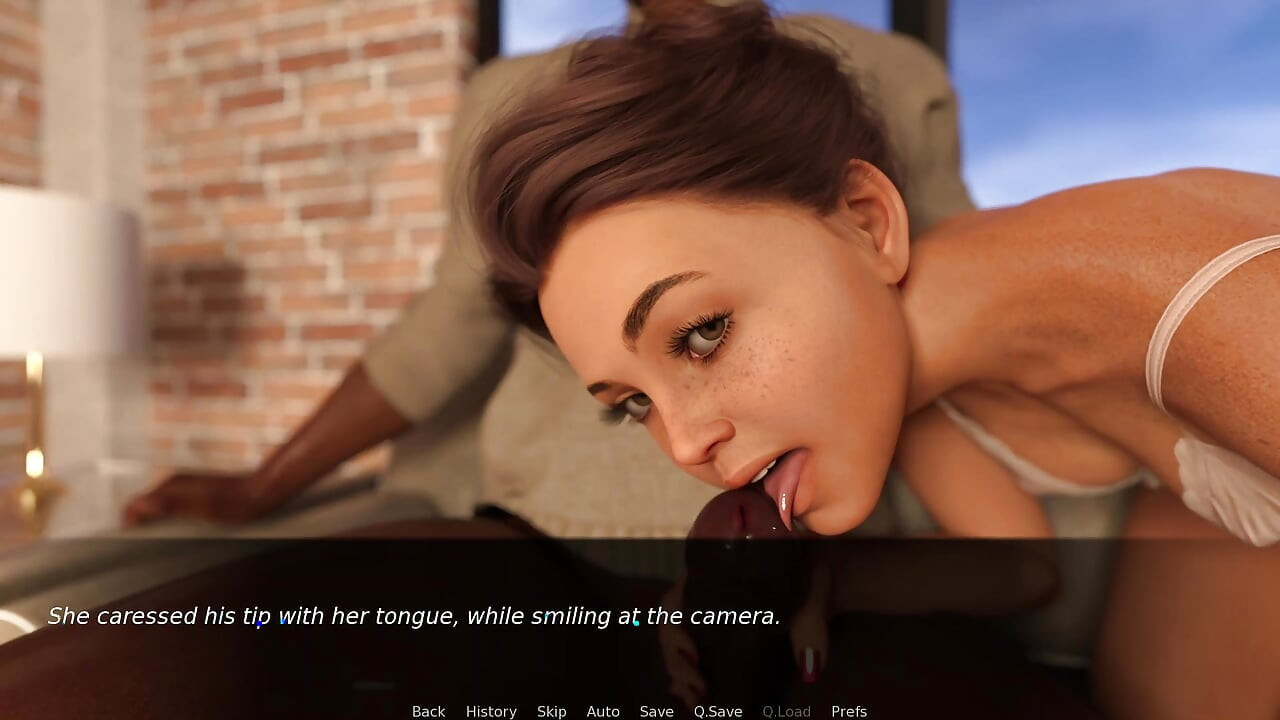Click Back to rewind to the previous line
Viewport: 1280px width, 720px height.
click(428, 710)
